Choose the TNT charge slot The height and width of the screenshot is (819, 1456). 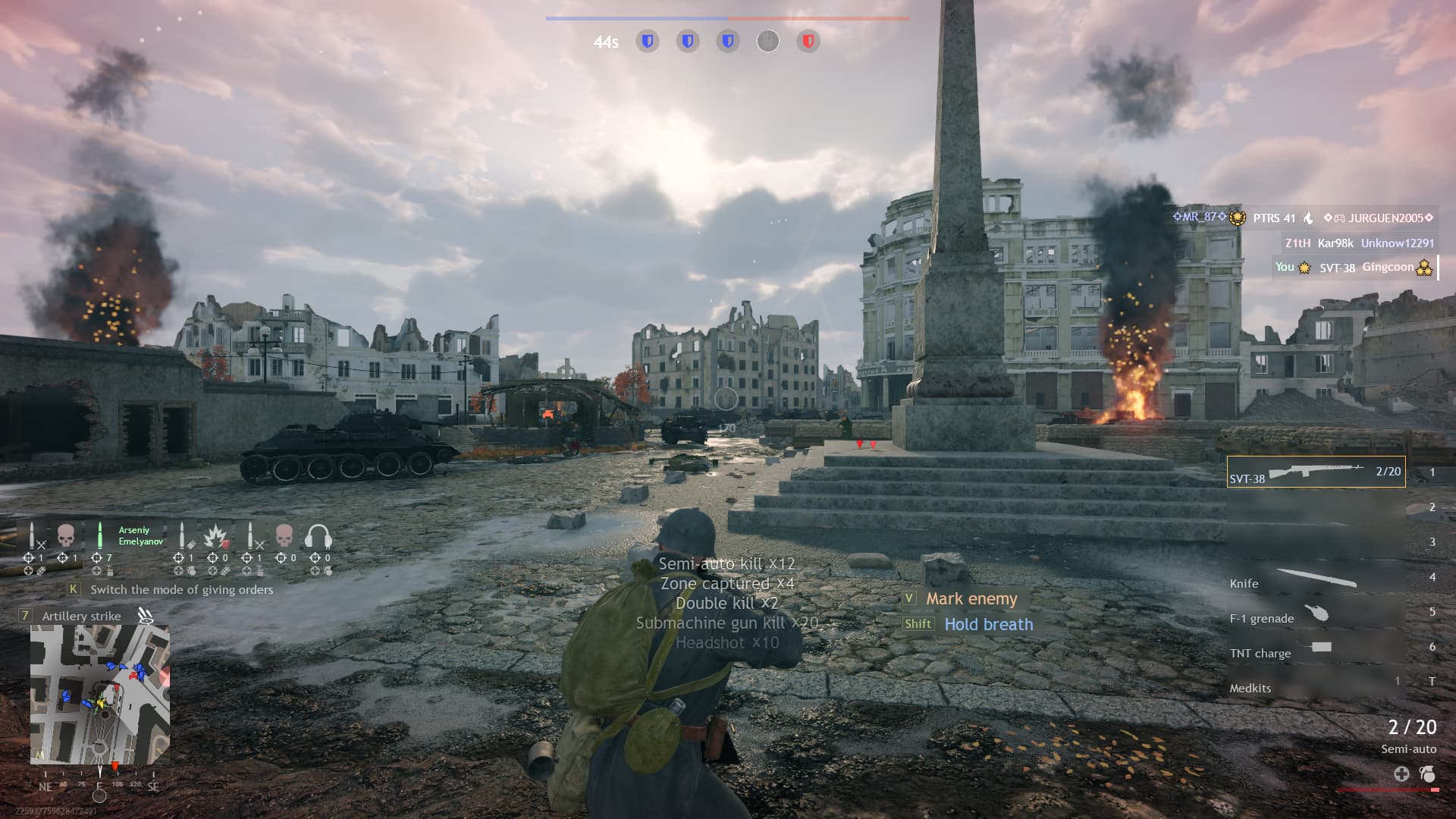[x=1316, y=650]
